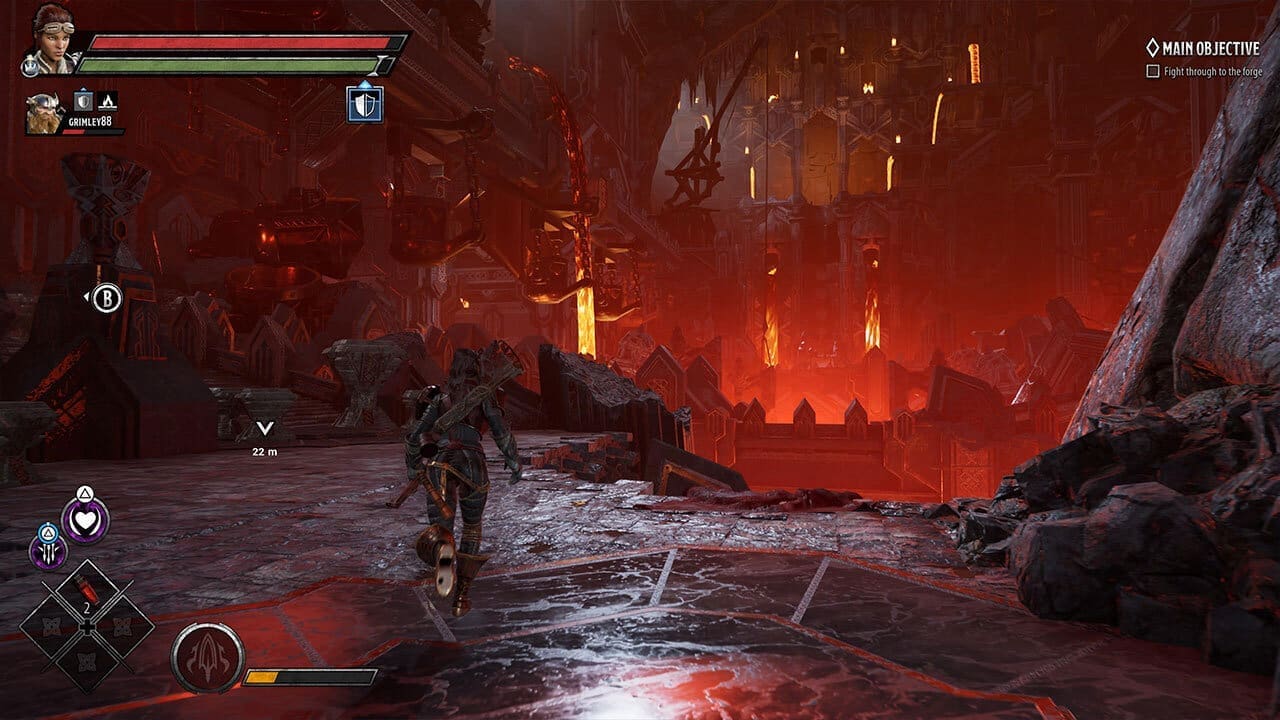Expand the objective waypoint marker showing 22 m
The image size is (1280, 720).
pos(265,428)
